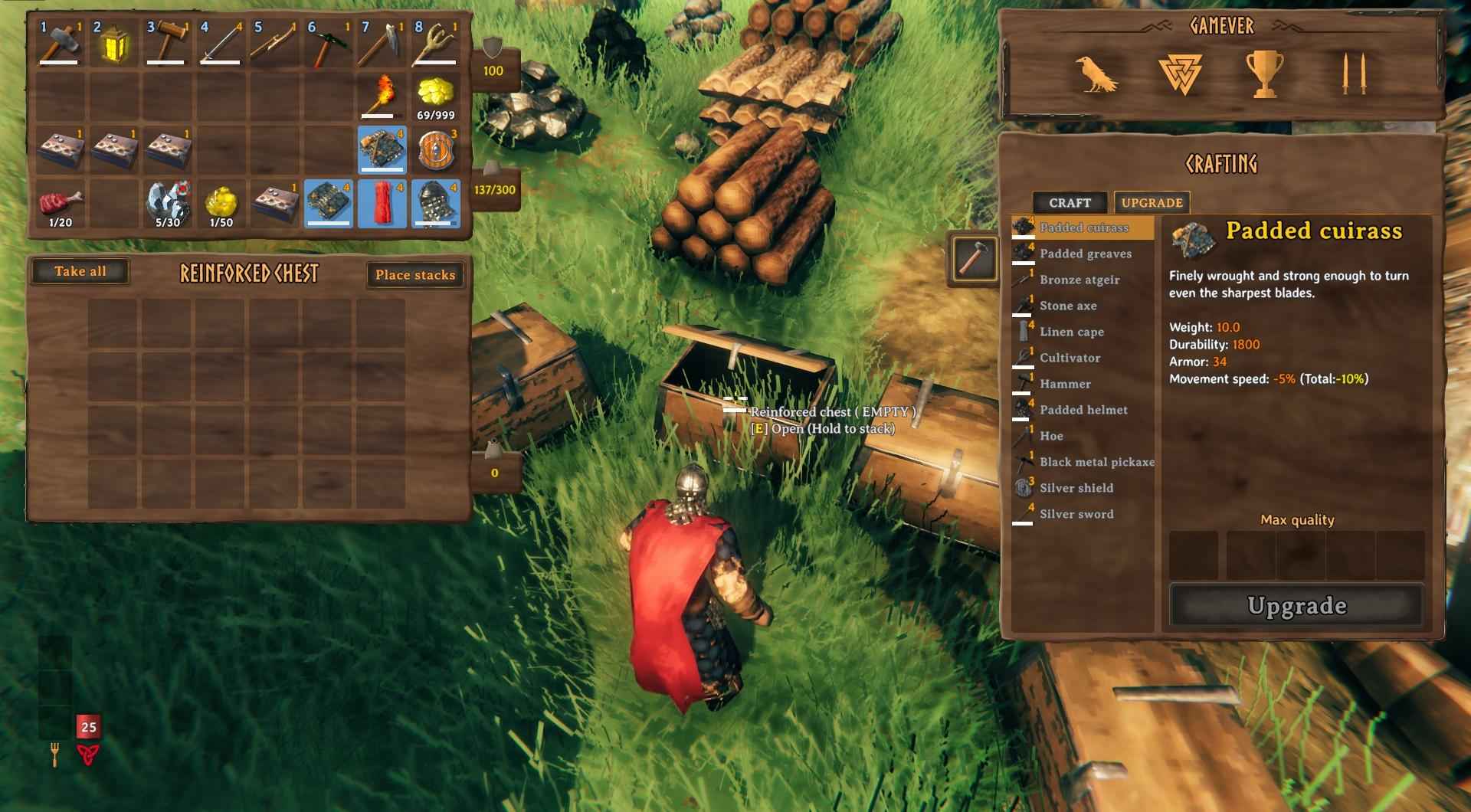Click the repair hammer button
Screen dimensions: 1471x812
pyautogui.click(x=973, y=258)
